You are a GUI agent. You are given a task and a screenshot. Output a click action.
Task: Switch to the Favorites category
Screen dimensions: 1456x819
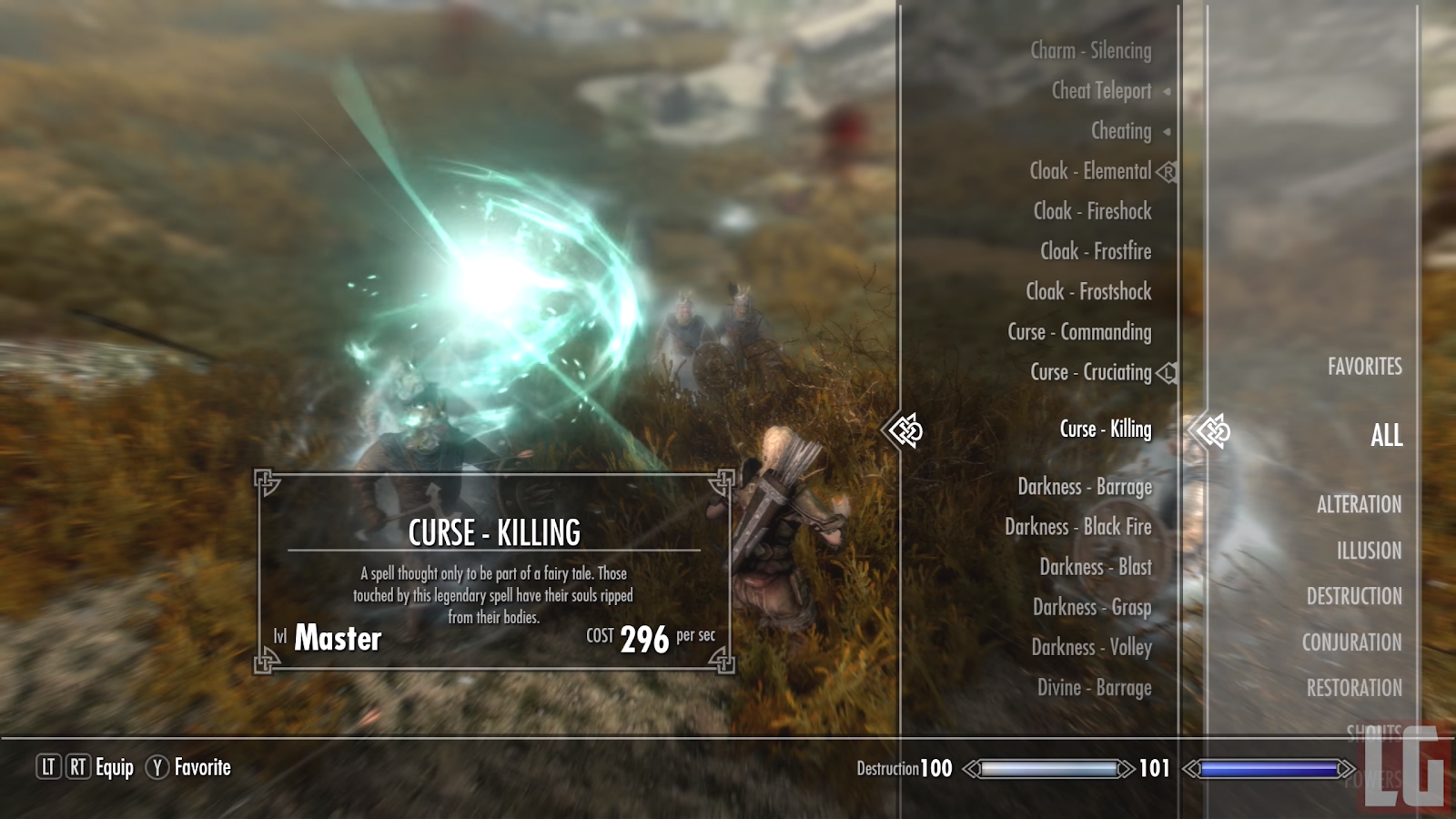coord(1364,367)
